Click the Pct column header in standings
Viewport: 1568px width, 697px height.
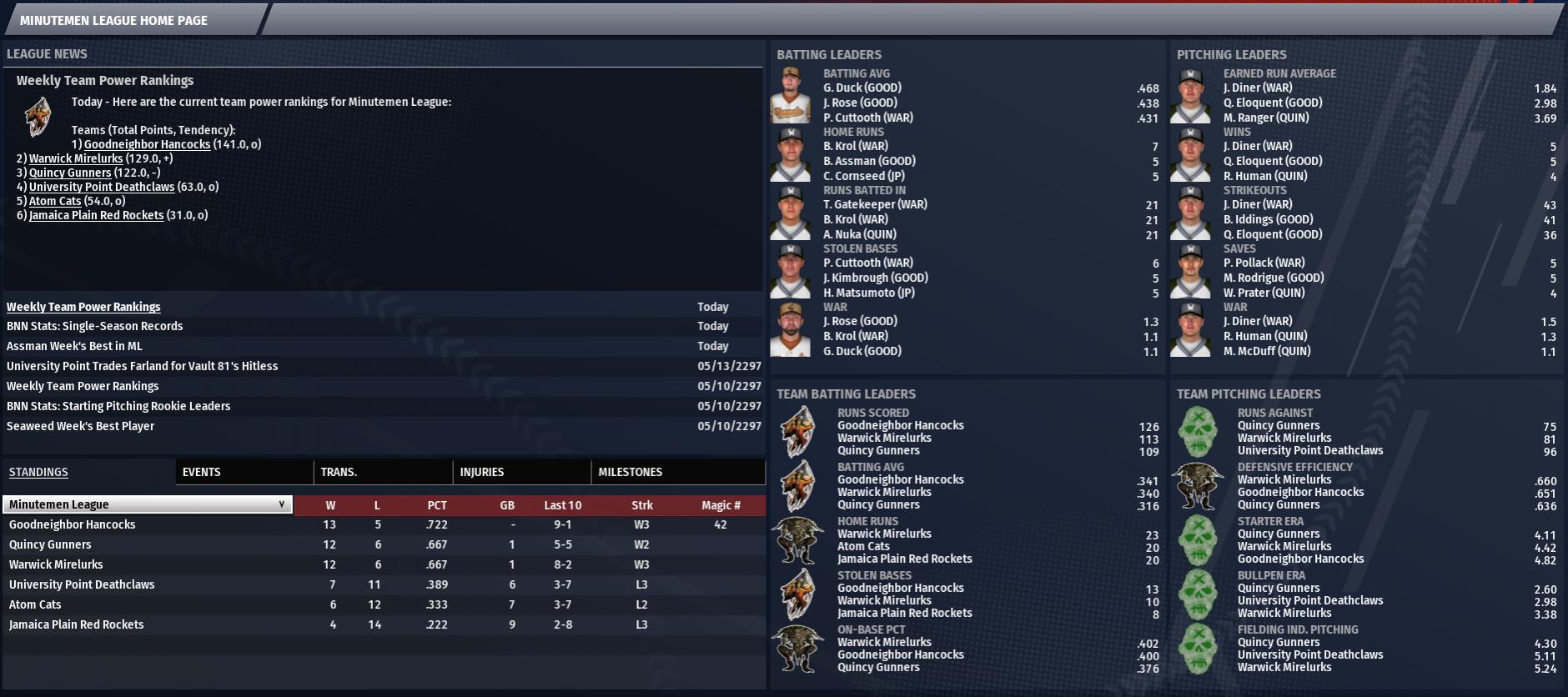[437, 505]
